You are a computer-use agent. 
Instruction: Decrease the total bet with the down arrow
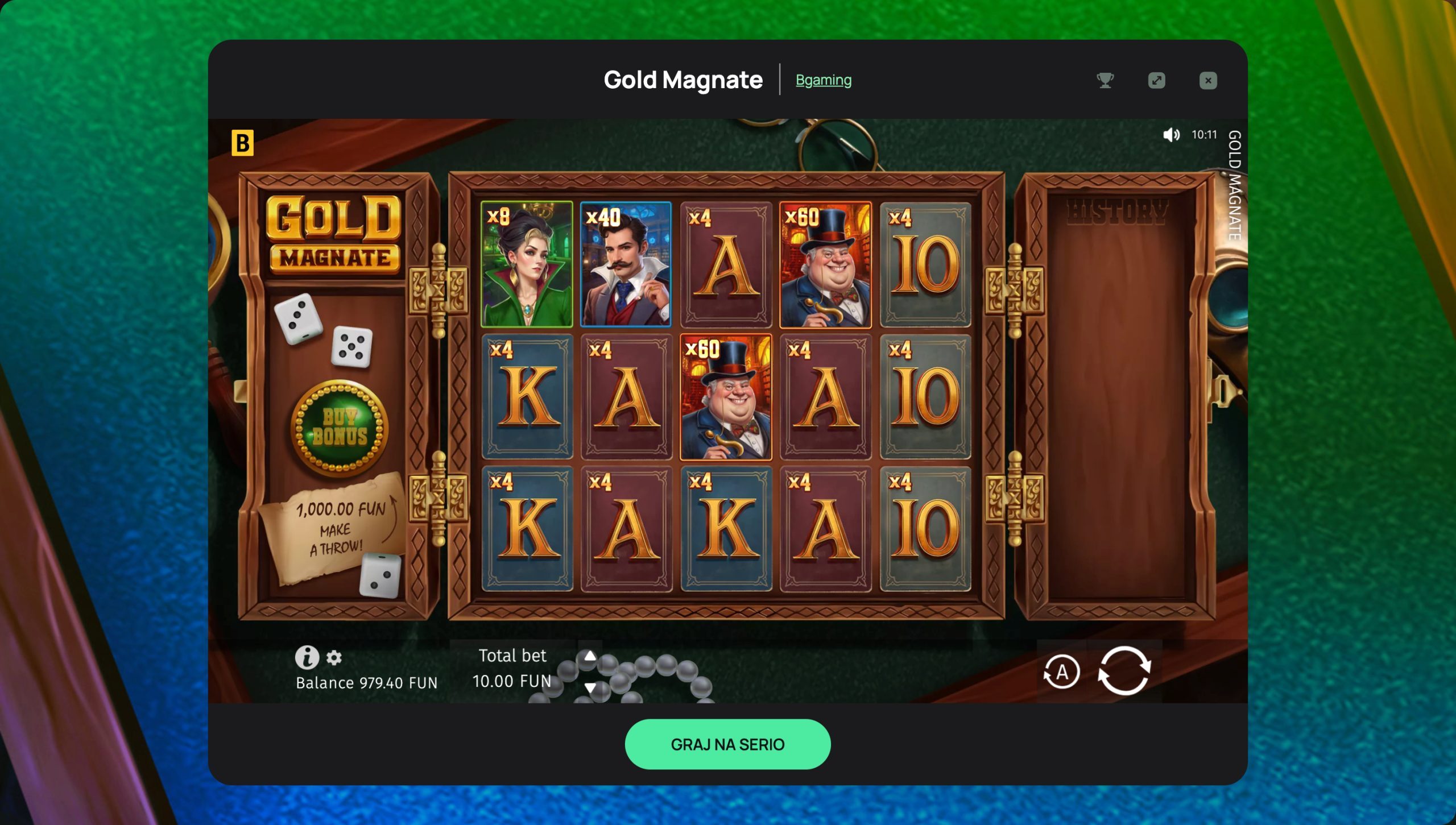[x=590, y=688]
